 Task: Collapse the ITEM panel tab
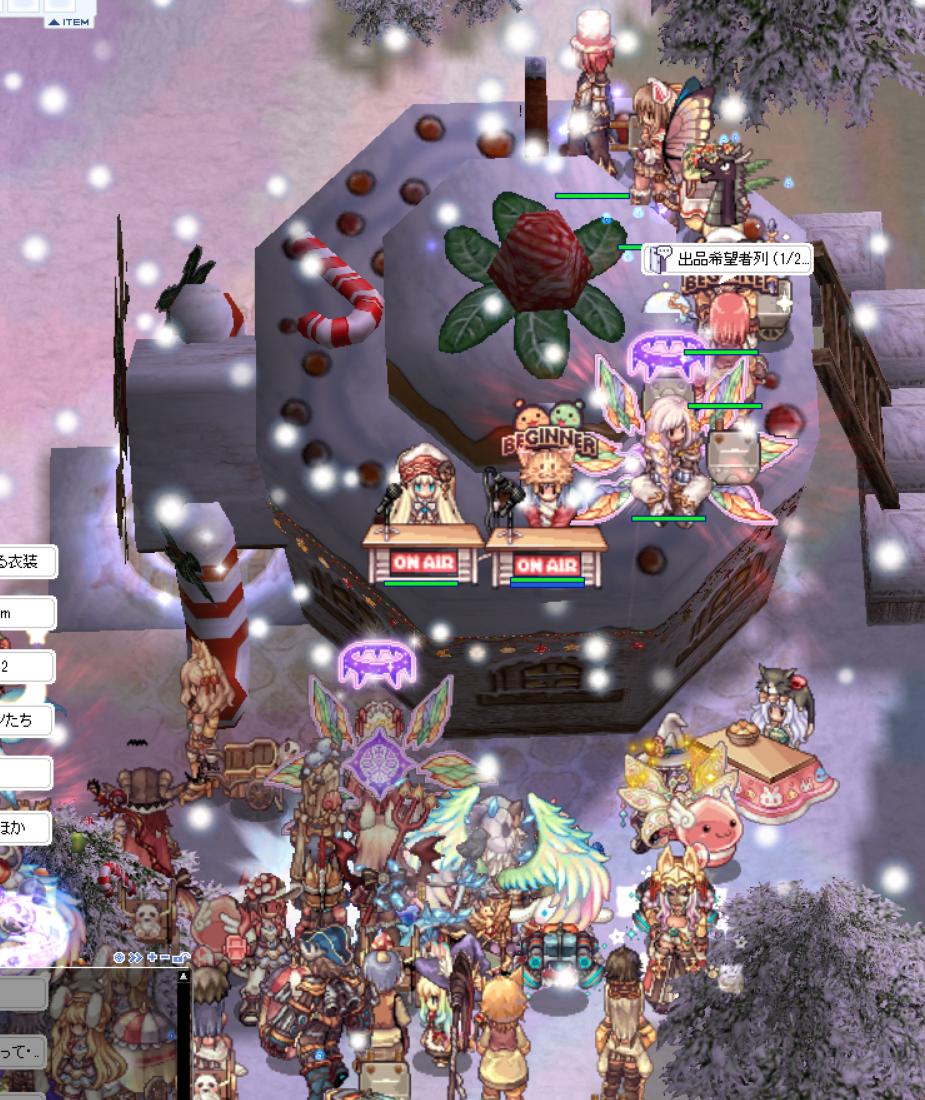(68, 22)
